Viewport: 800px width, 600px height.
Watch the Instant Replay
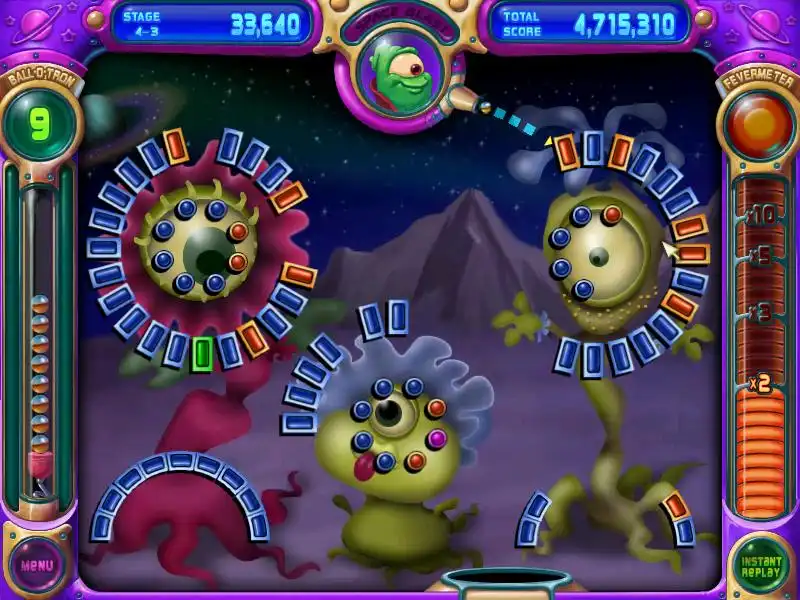(761, 565)
